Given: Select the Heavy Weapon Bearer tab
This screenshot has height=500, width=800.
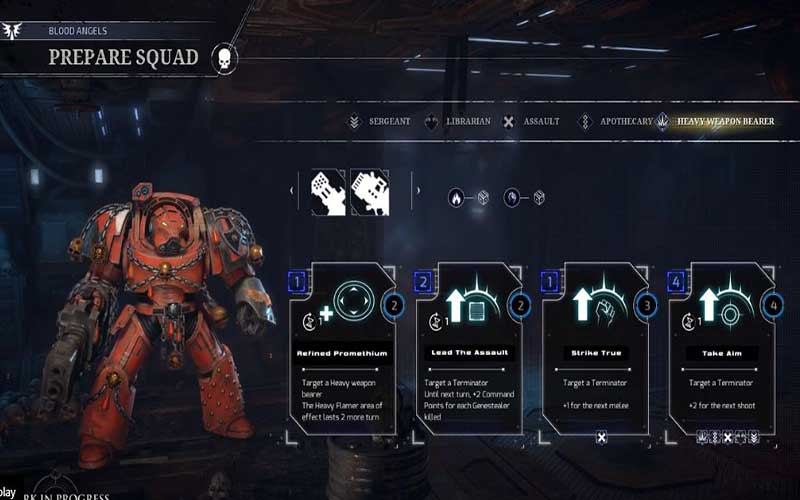Looking at the screenshot, I should pyautogui.click(x=716, y=122).
